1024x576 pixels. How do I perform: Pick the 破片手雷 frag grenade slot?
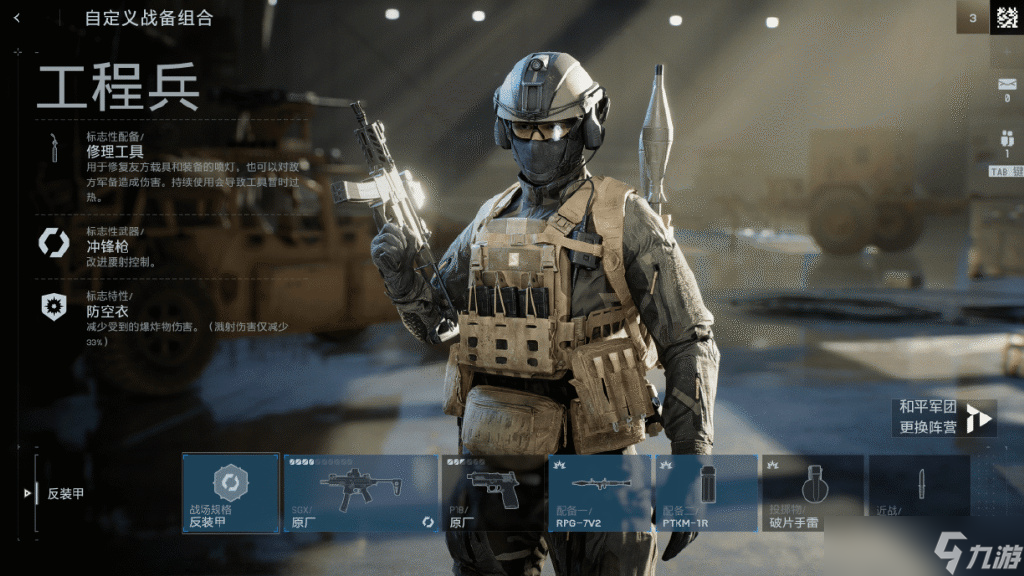tap(812, 493)
